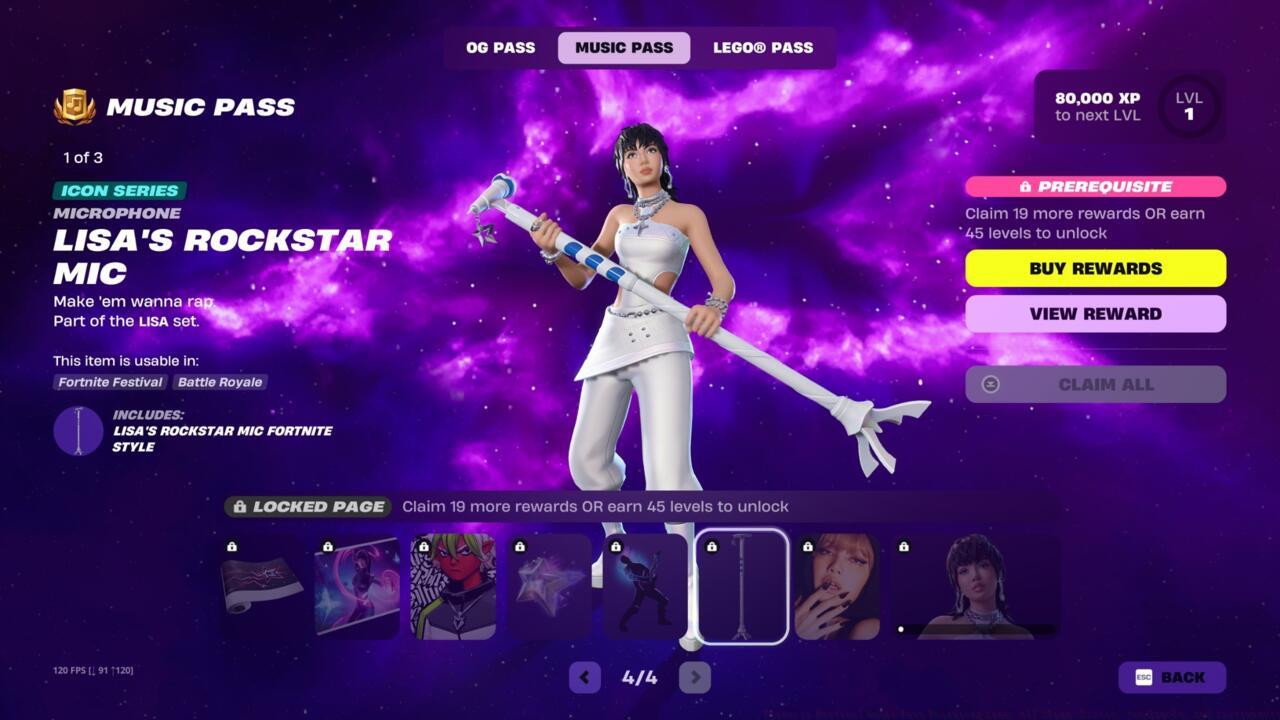This screenshot has width=1280, height=720.
Task: Select the Music Pass tab
Action: pyautogui.click(x=623, y=47)
